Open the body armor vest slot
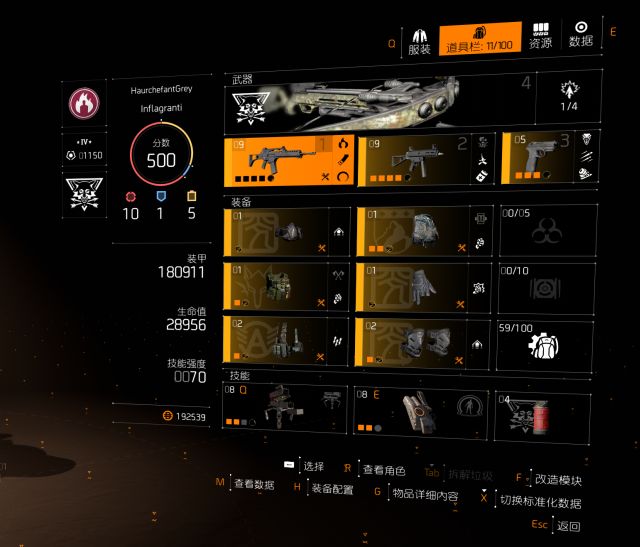 288,286
